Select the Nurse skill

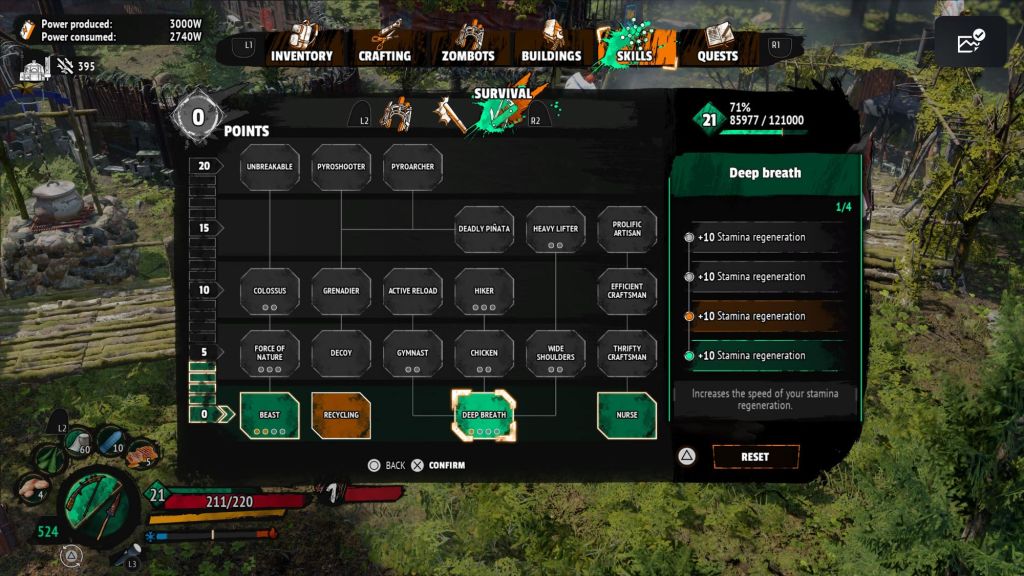(627, 416)
